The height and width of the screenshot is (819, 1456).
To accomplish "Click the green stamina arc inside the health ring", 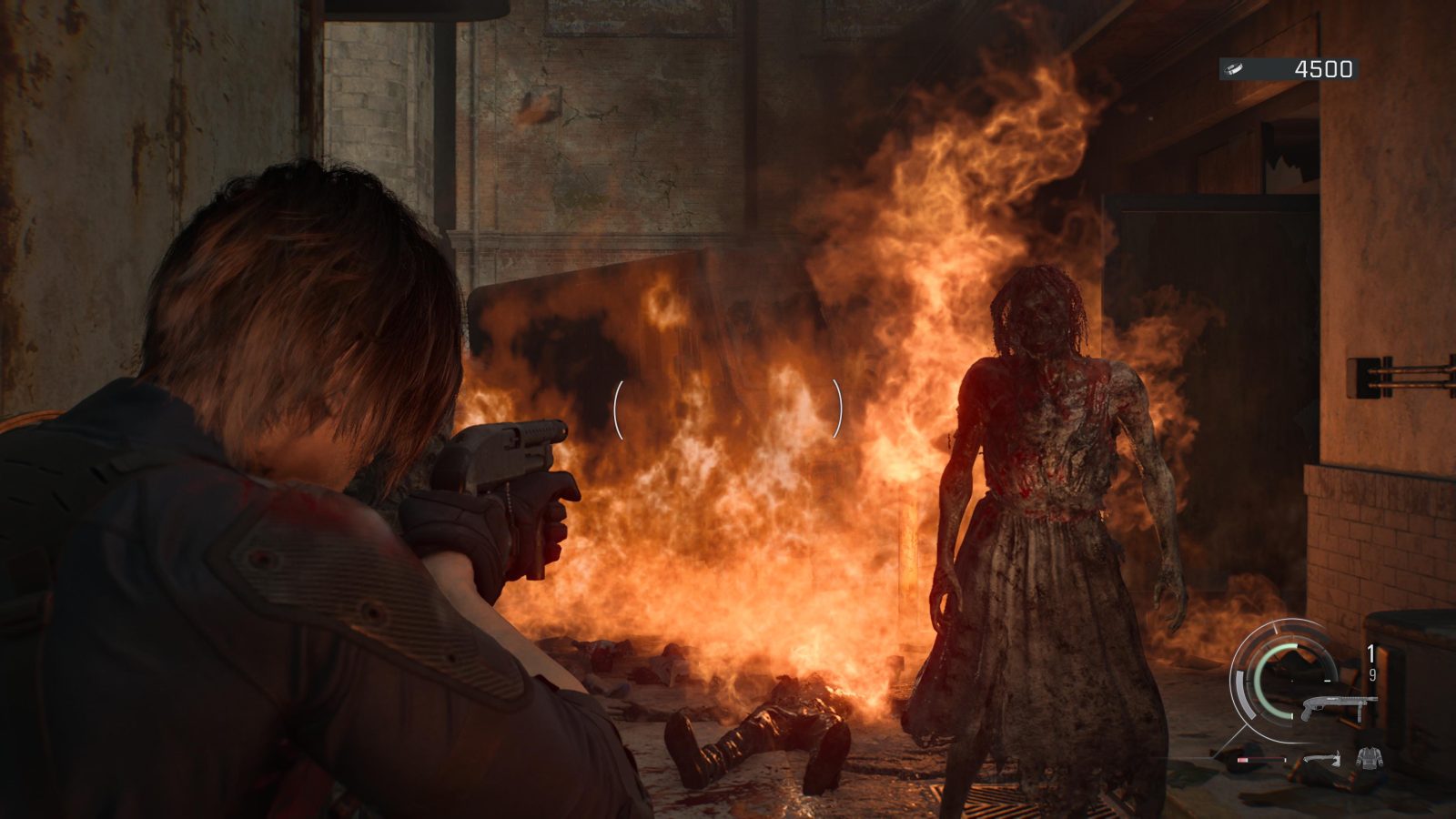I will point(1260,680).
